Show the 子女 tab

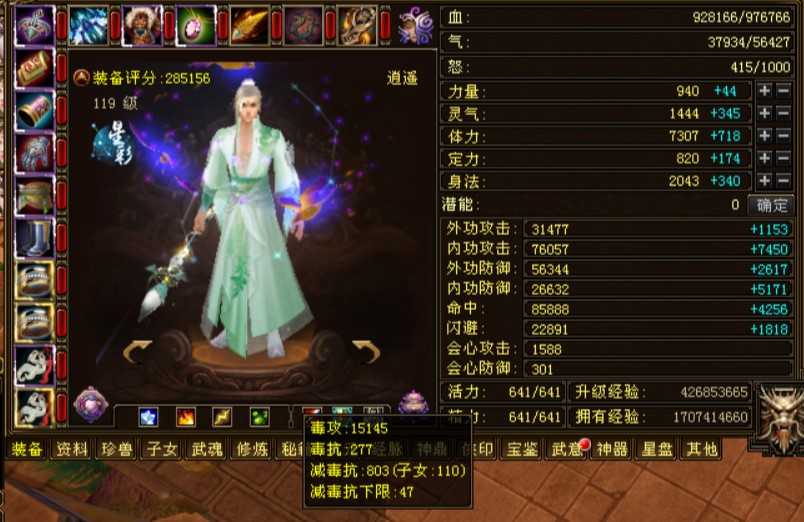tap(161, 449)
